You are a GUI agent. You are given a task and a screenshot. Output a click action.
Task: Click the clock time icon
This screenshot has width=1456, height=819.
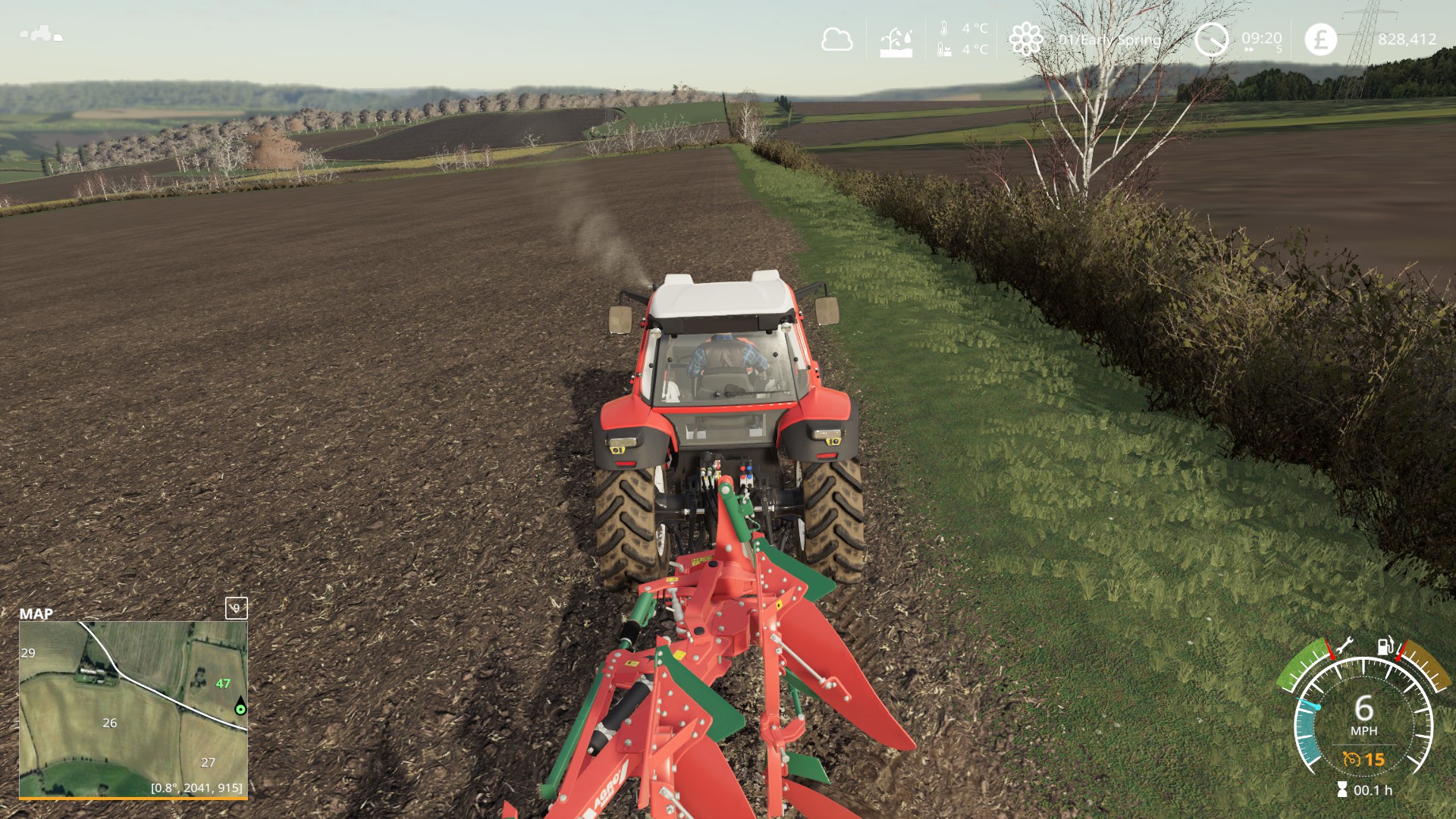(1211, 39)
